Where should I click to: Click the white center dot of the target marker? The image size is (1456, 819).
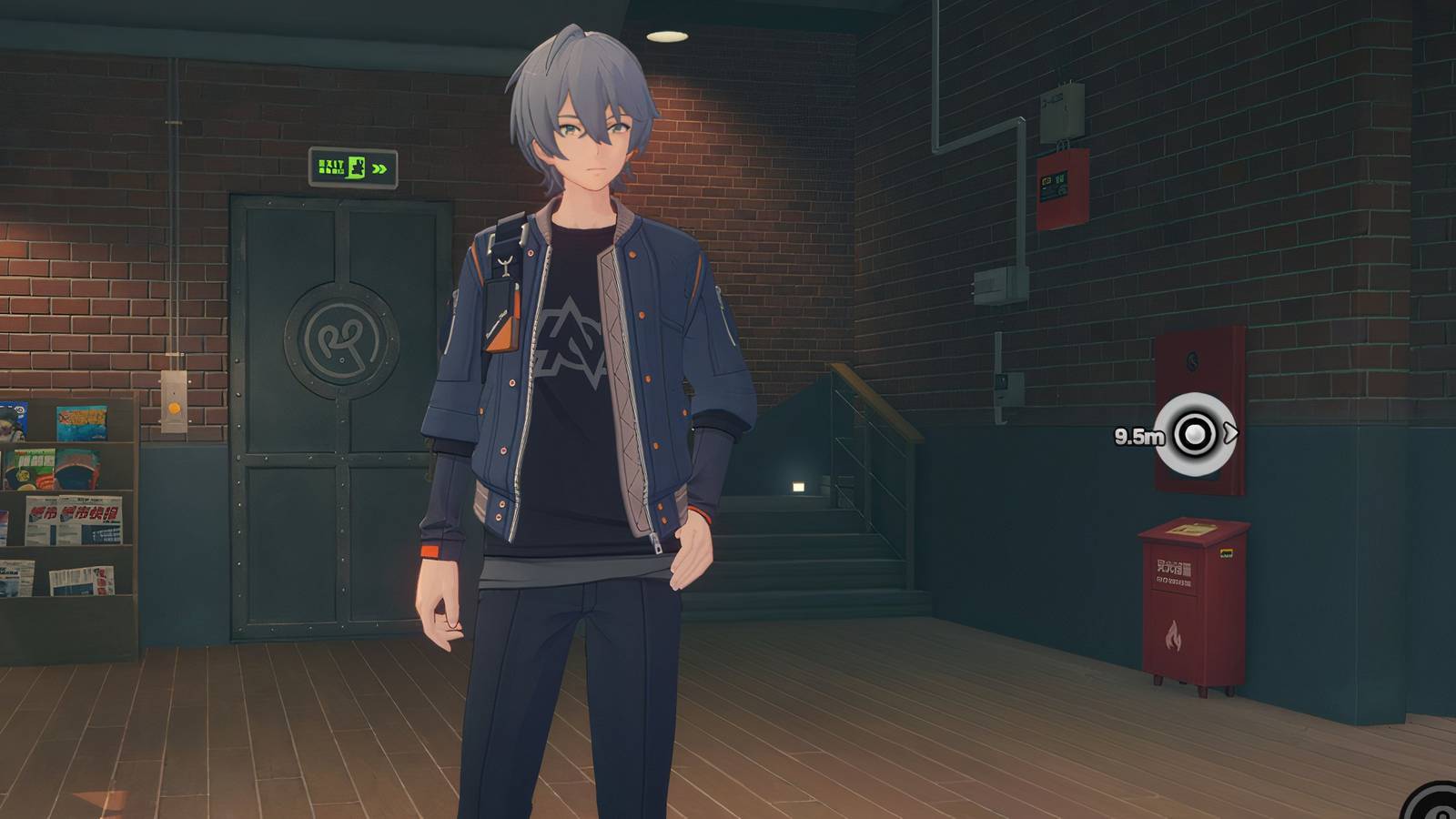pos(1195,435)
